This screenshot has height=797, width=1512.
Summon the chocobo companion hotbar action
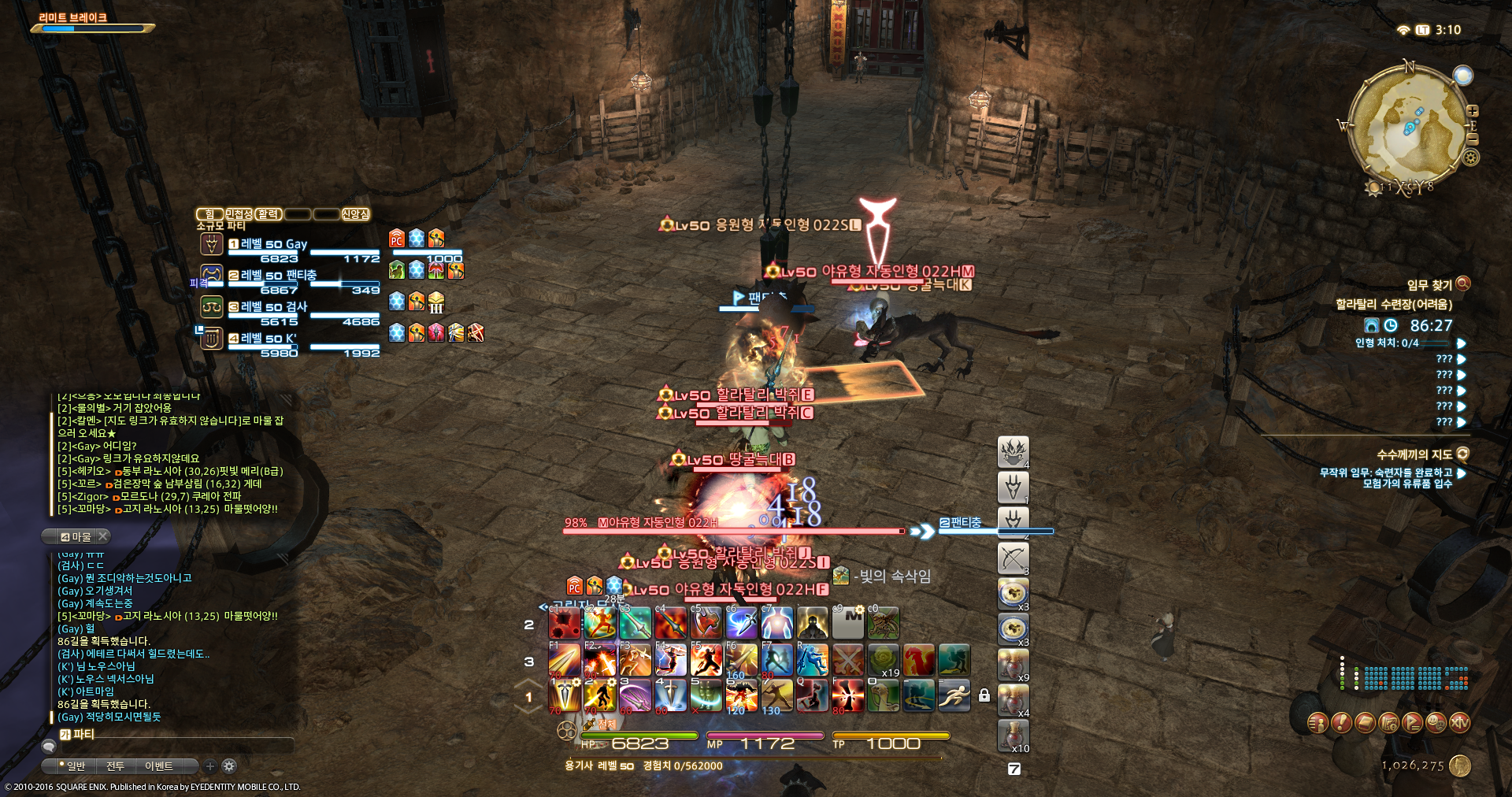click(883, 696)
